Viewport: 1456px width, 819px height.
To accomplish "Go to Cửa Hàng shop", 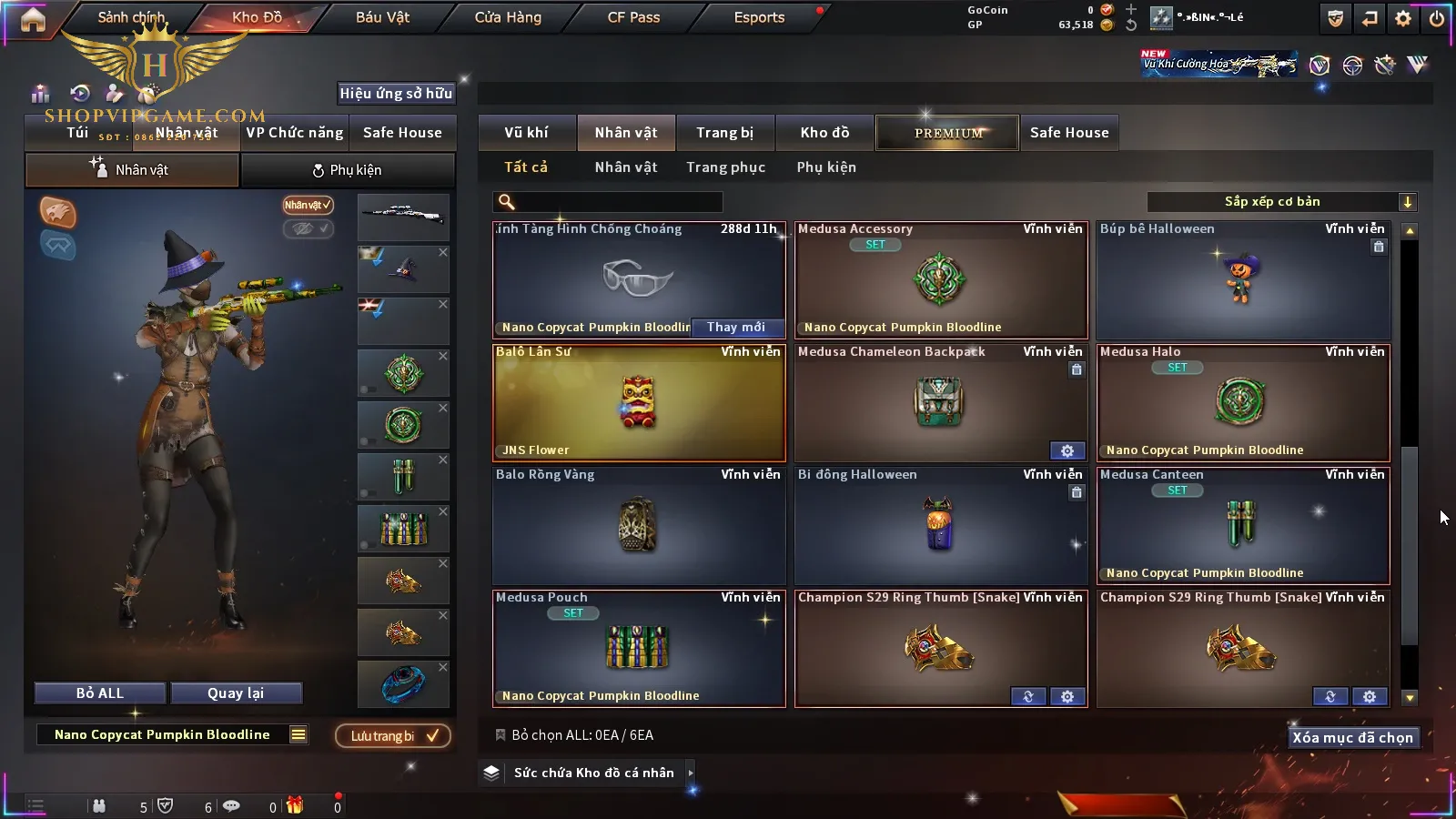I will click(x=508, y=17).
